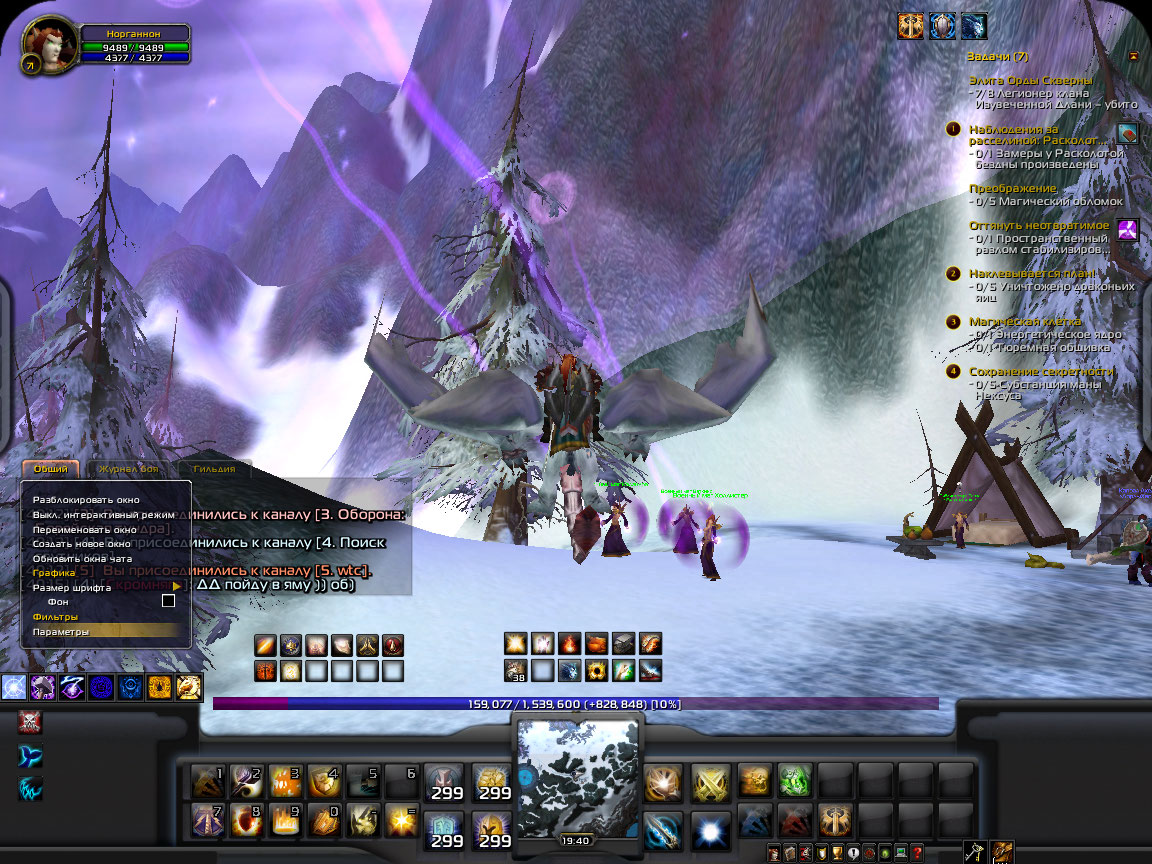Click the 'Фон' background color swatch
This screenshot has width=1152, height=864.
coord(168,601)
